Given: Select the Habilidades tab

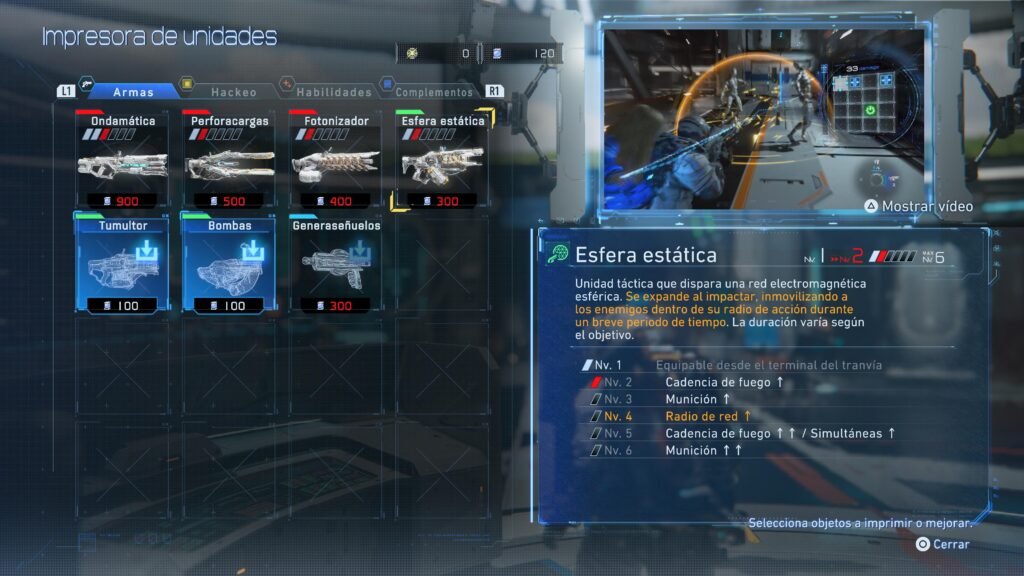Looking at the screenshot, I should (x=333, y=92).
